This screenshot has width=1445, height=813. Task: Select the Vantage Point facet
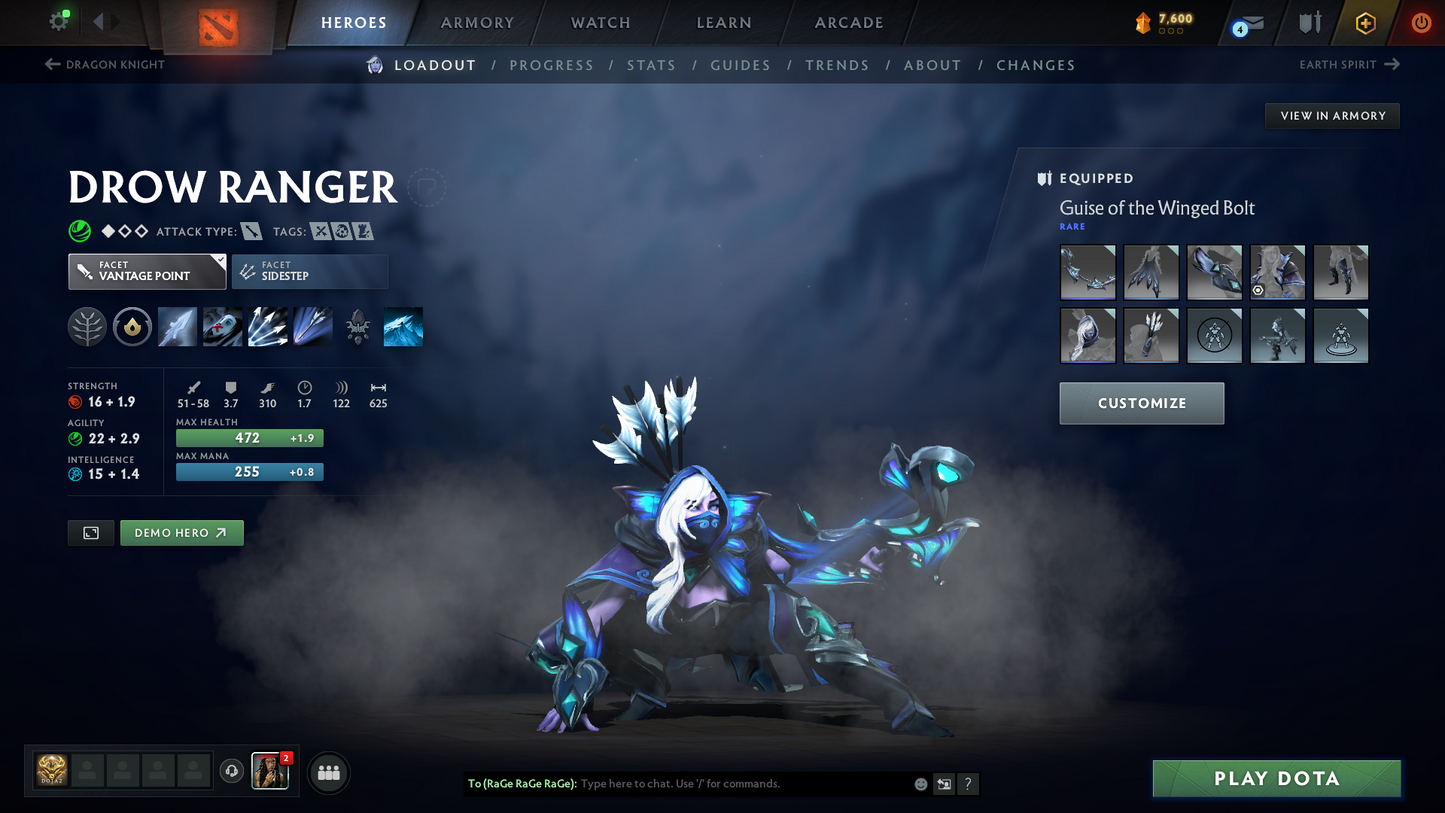146,271
